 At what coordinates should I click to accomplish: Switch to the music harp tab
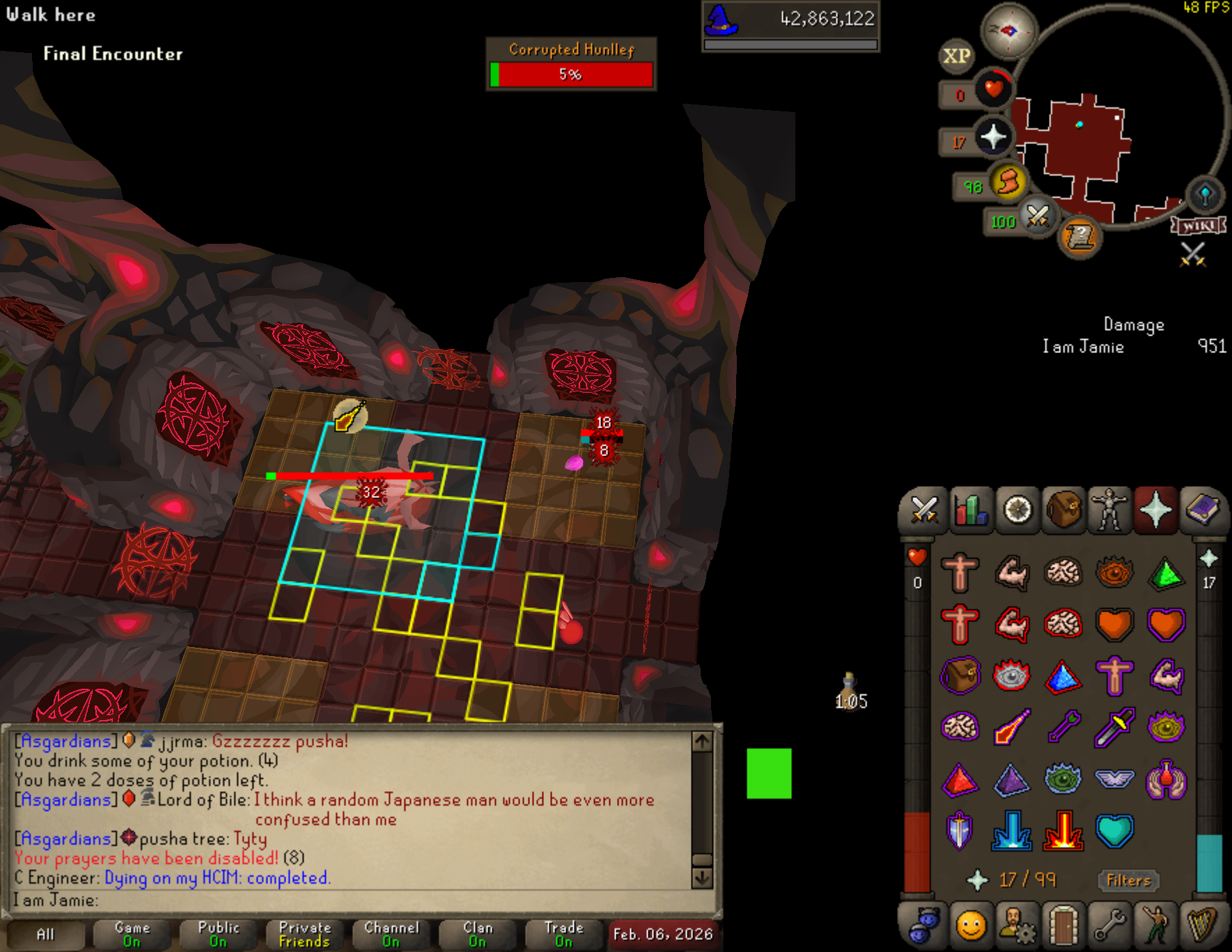point(1202,926)
